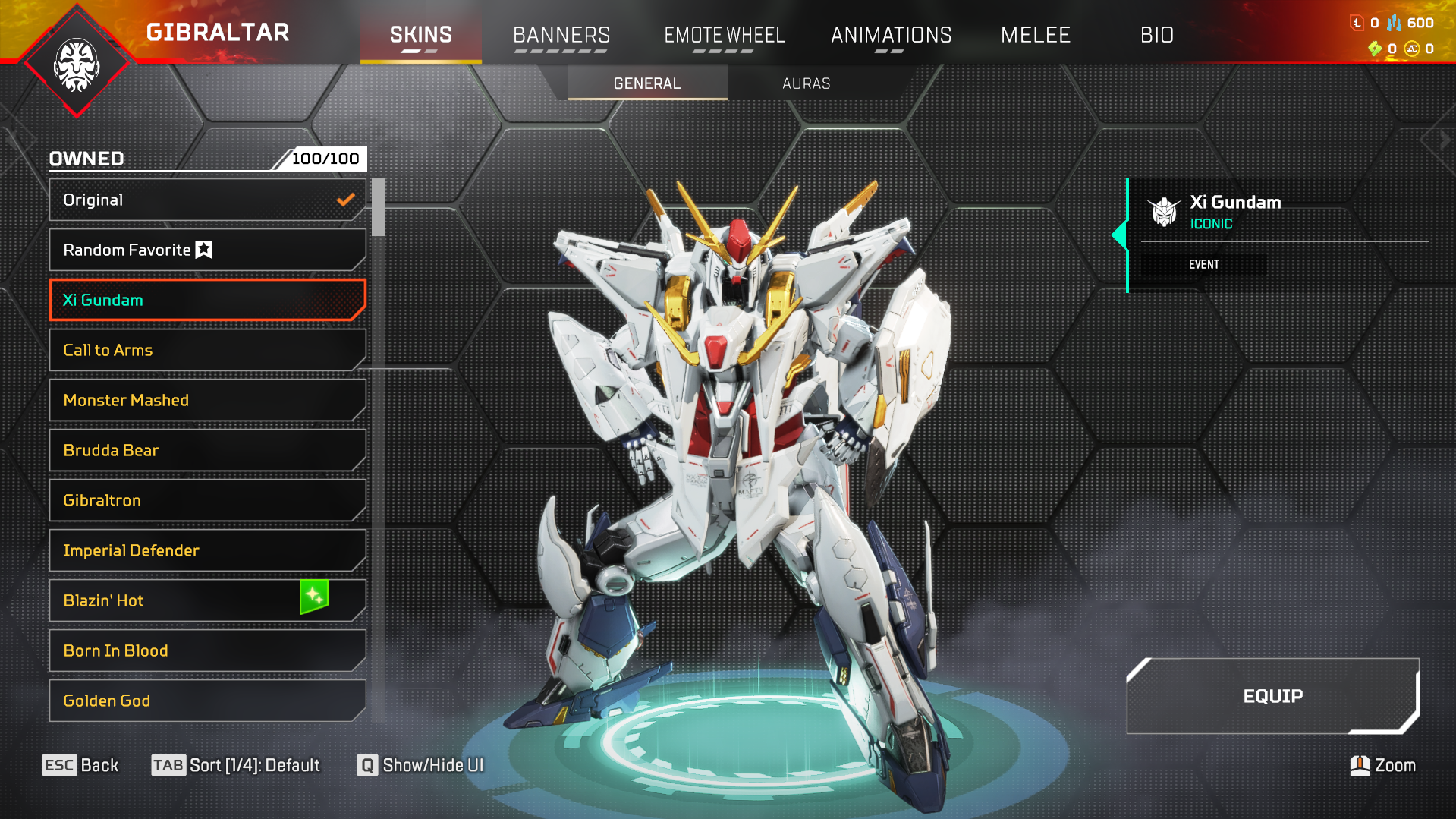Choose the Brudda Bear skin
The width and height of the screenshot is (1456, 819).
point(206,450)
